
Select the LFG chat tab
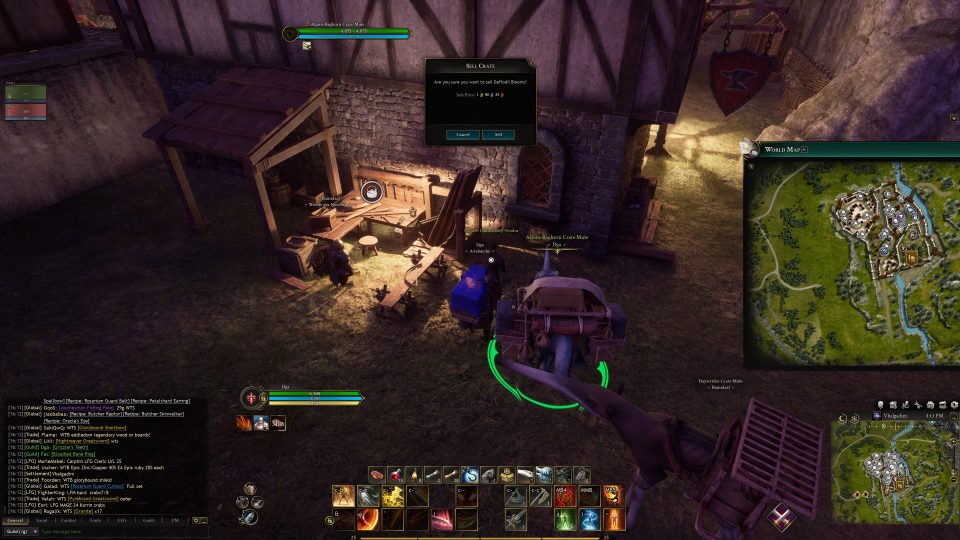pyautogui.click(x=122, y=520)
